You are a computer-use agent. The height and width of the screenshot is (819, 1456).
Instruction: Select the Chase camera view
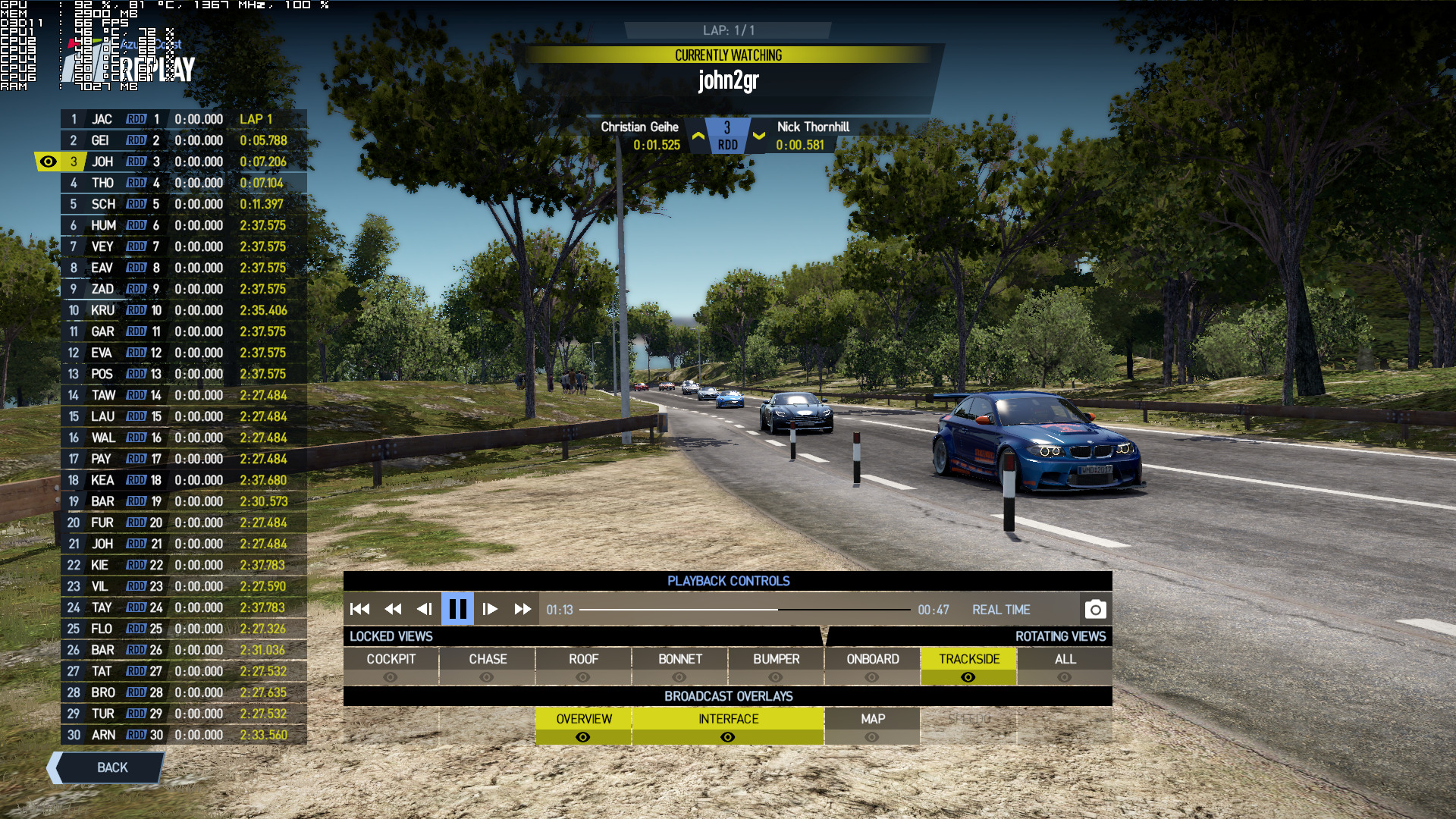(x=487, y=666)
